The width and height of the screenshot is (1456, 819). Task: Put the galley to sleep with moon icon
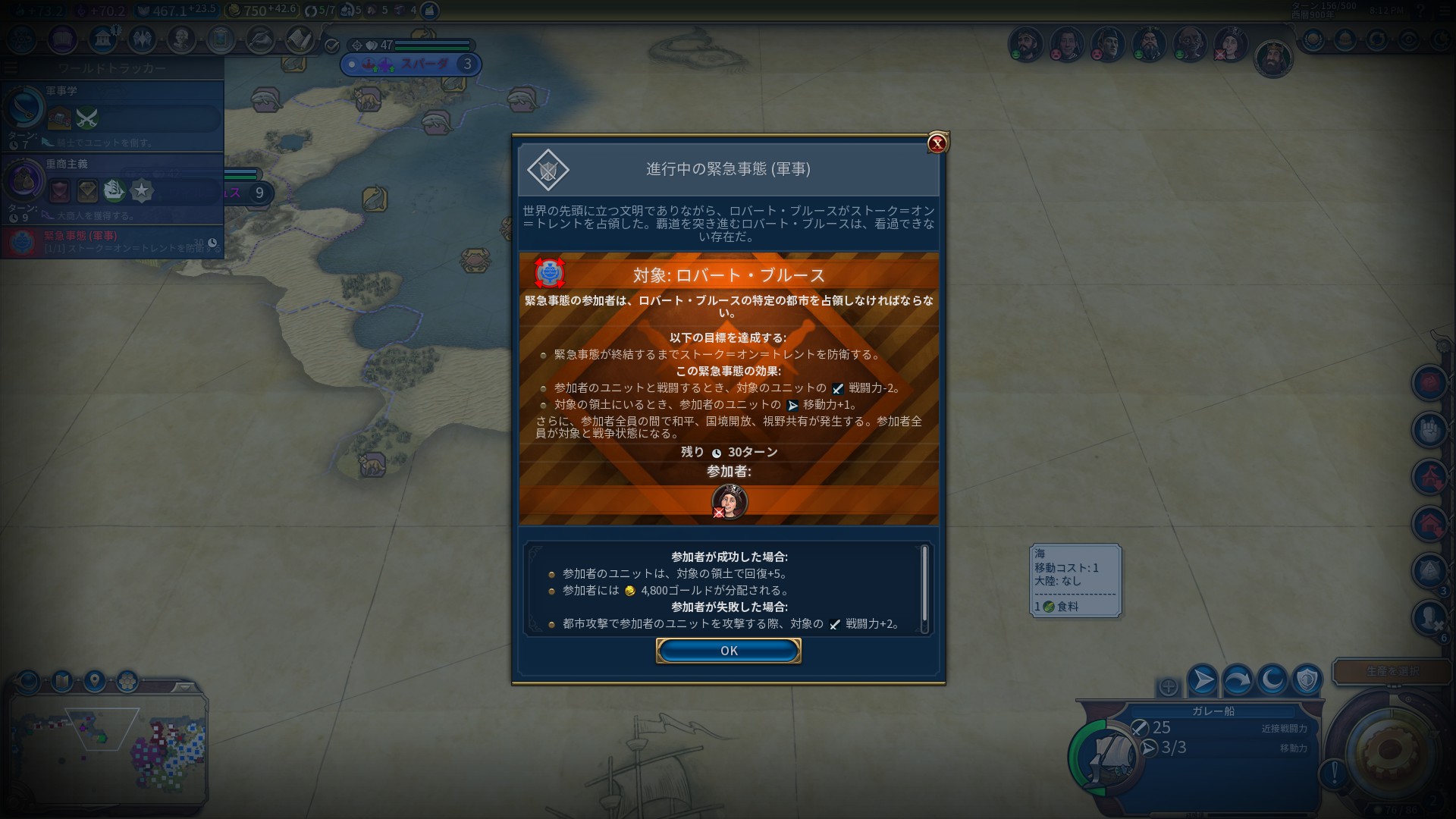click(x=1272, y=679)
